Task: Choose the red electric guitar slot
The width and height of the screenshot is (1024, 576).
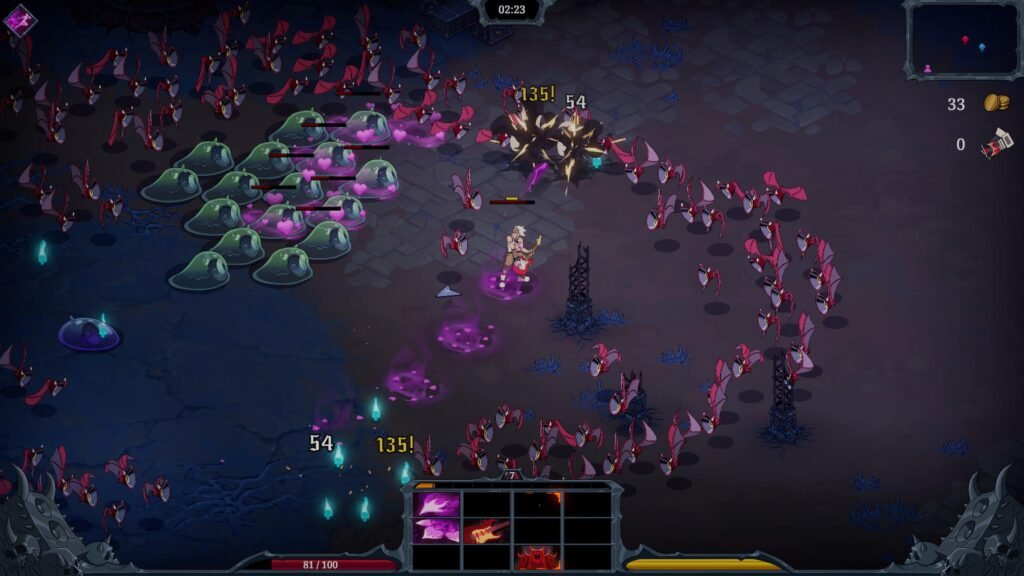Action: 487,531
